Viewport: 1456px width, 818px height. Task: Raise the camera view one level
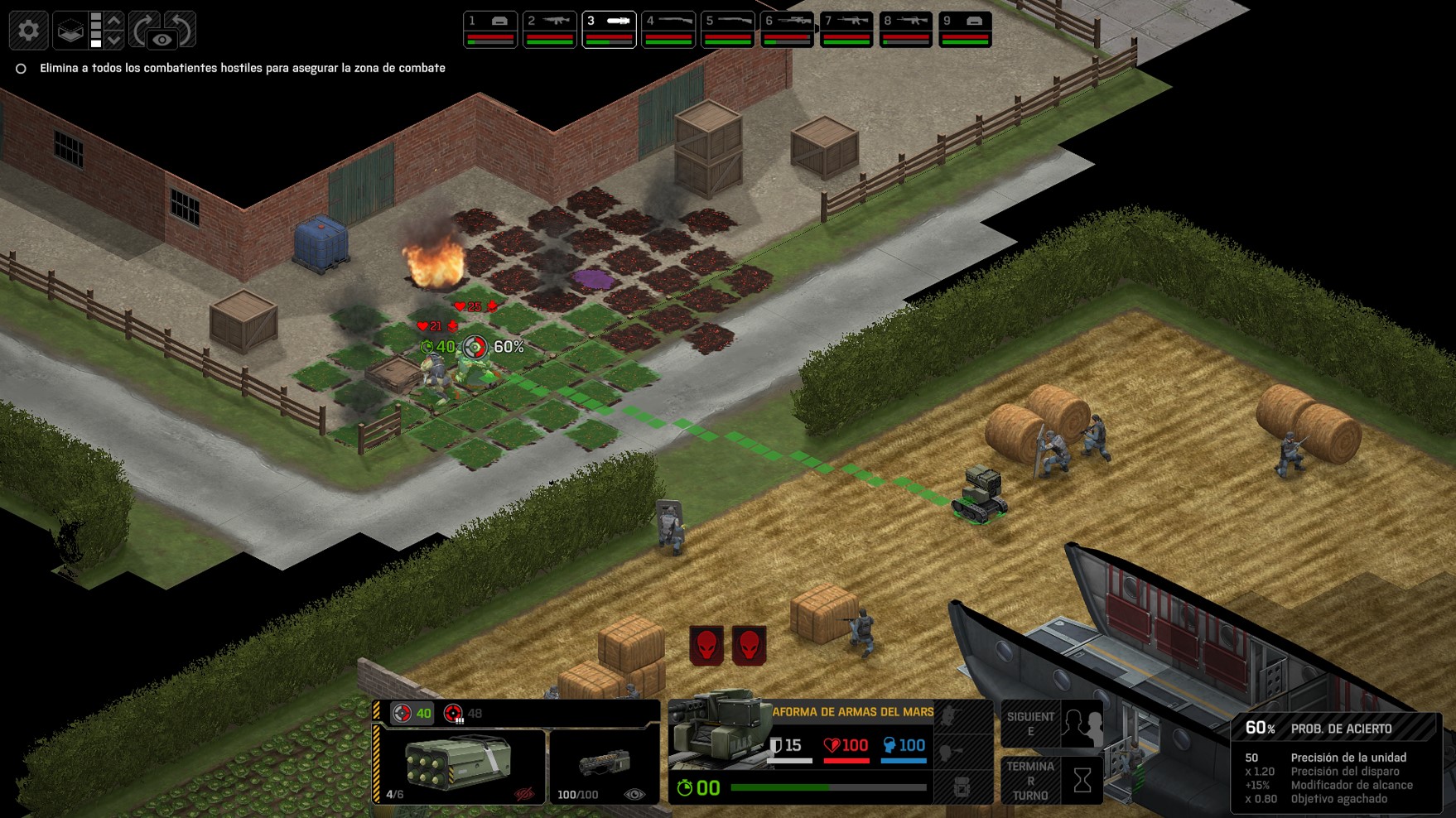pos(114,20)
